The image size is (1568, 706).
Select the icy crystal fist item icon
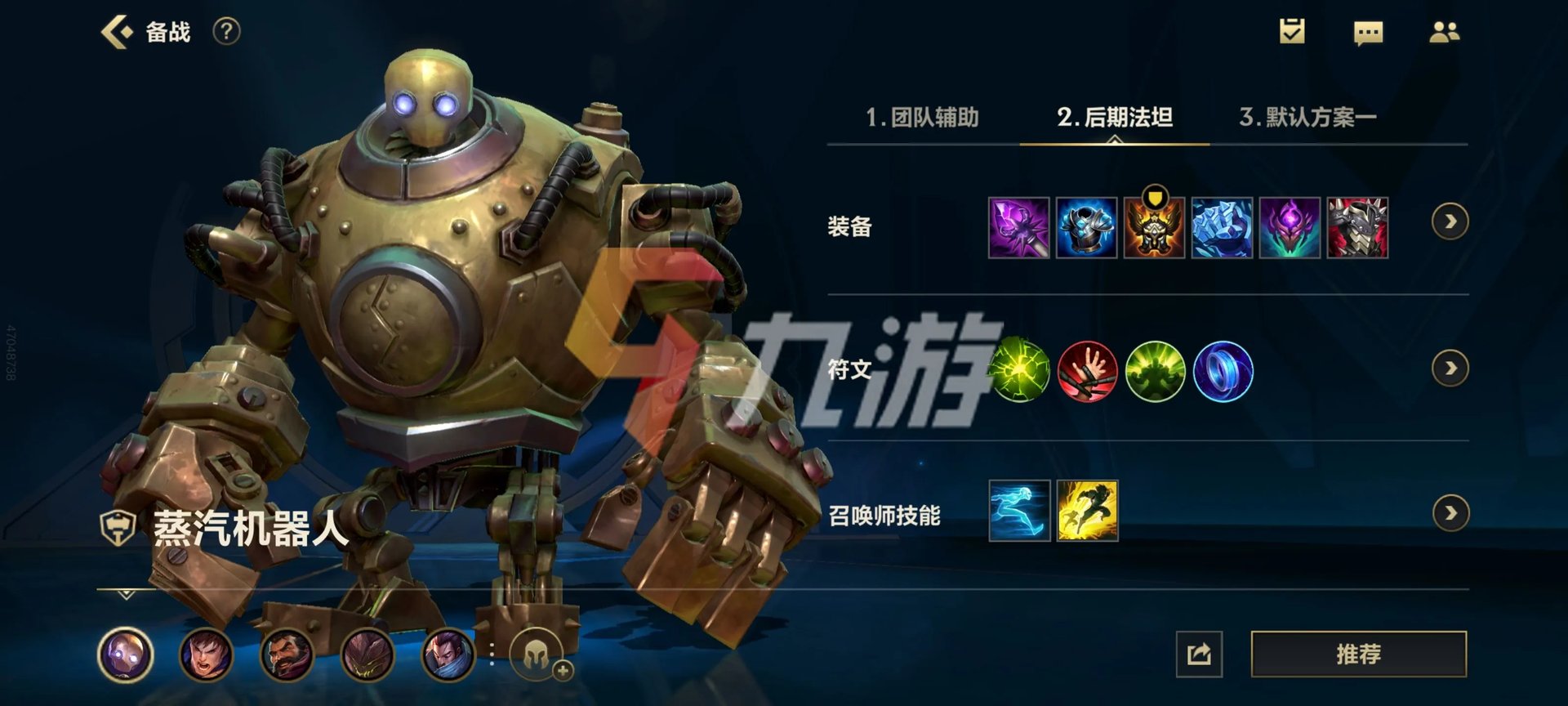click(x=1221, y=229)
